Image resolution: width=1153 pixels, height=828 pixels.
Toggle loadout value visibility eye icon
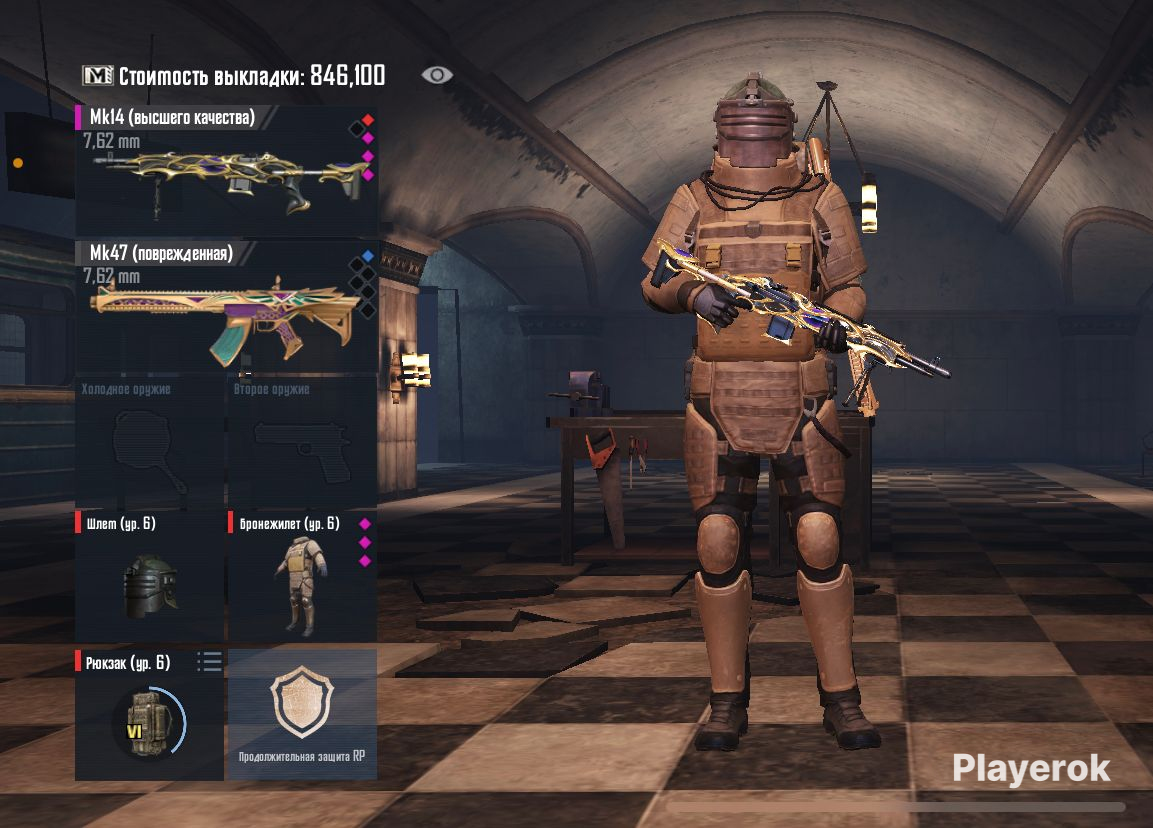point(437,76)
